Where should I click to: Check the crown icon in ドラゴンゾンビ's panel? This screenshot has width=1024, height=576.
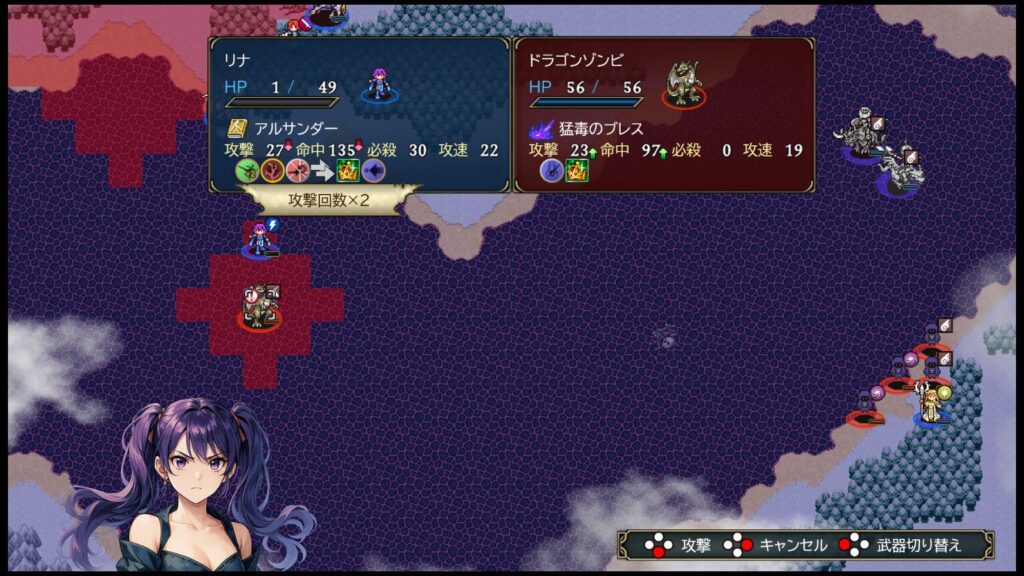577,170
